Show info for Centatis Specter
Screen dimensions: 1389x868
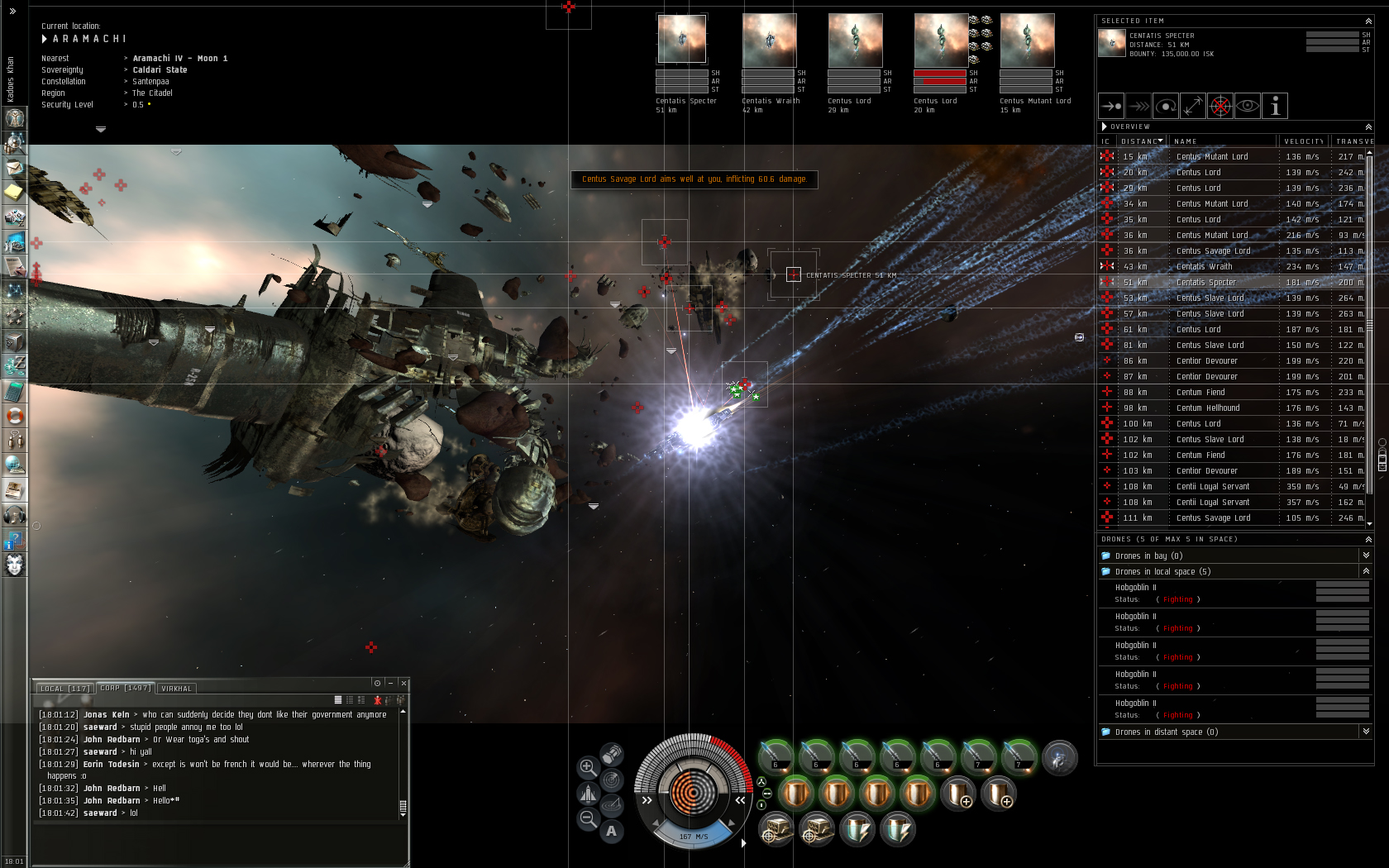(1275, 106)
